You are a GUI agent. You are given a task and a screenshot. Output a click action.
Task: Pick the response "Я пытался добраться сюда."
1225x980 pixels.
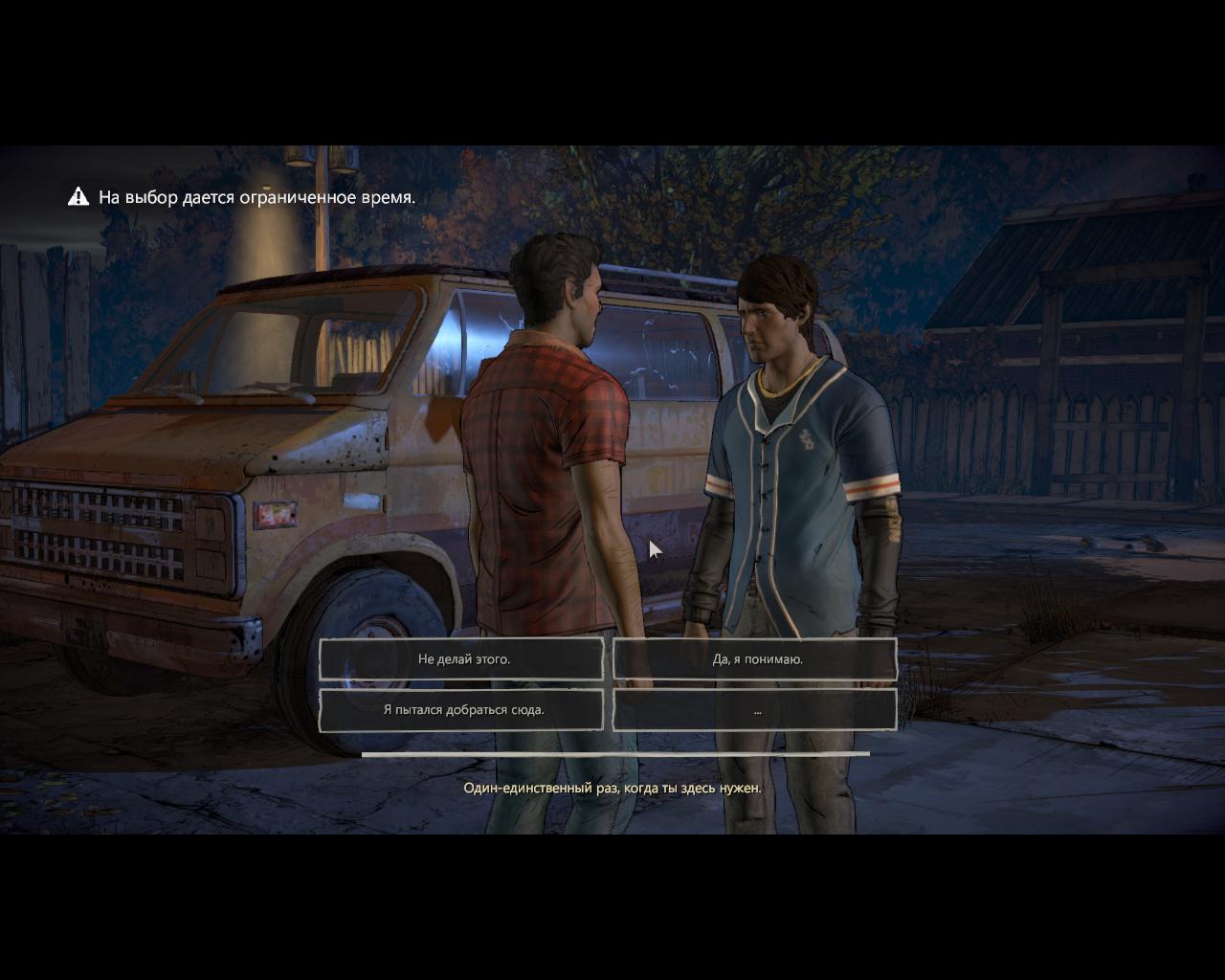[x=462, y=709]
